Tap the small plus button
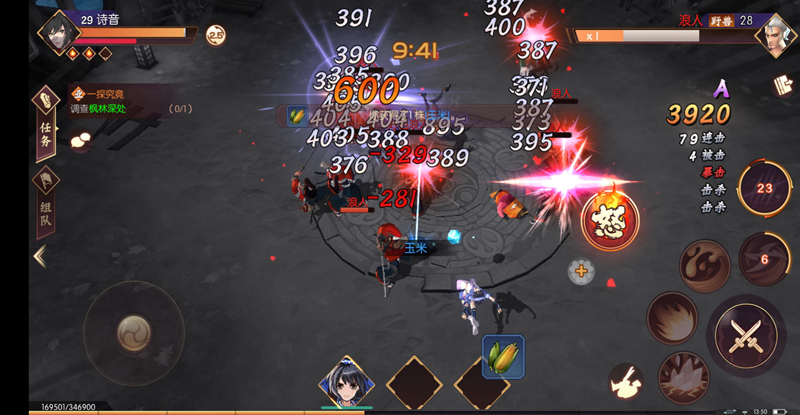800x415 pixels. [581, 270]
